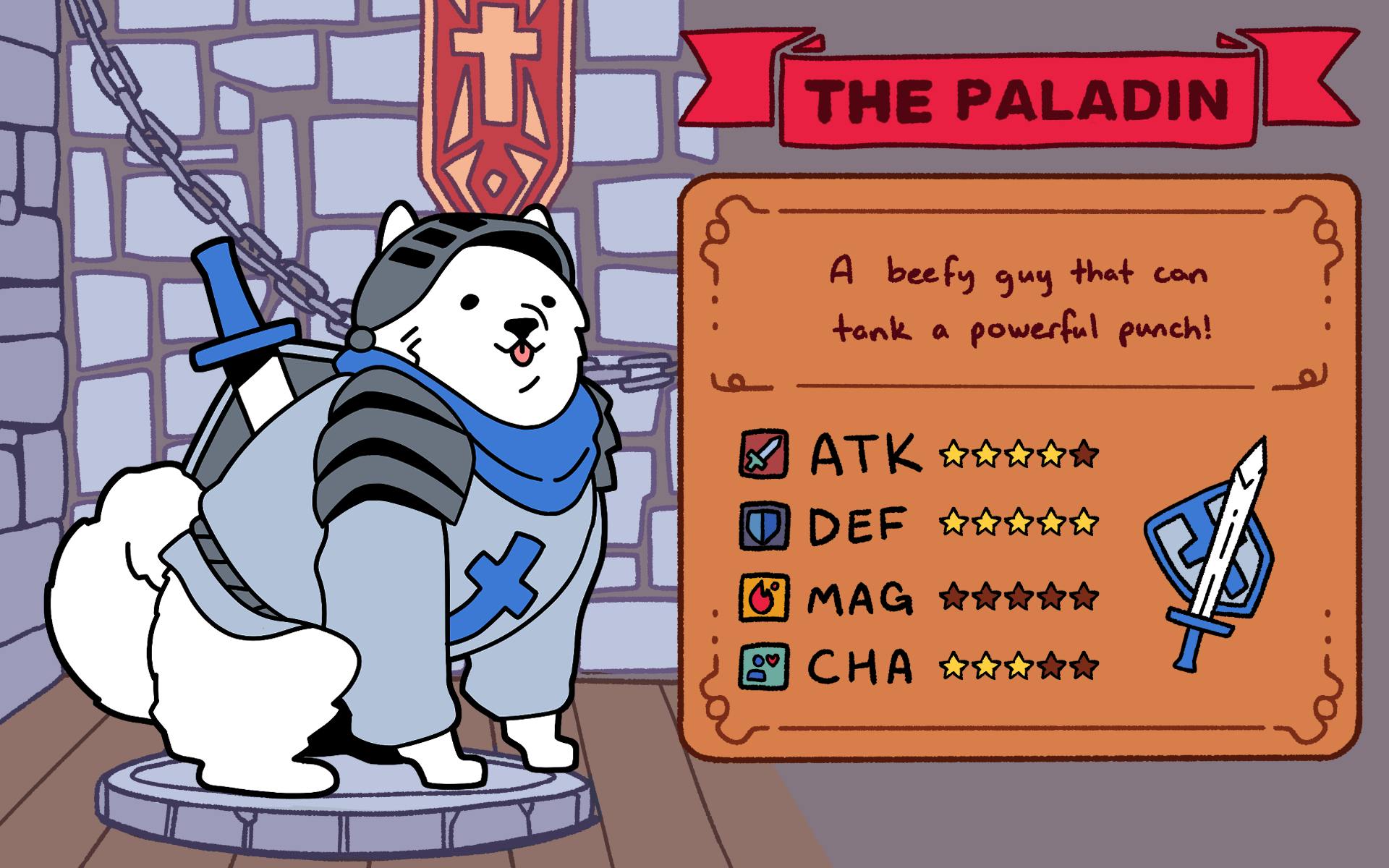Click the CHA charisma stat icon
1389x868 pixels.
pos(764,666)
